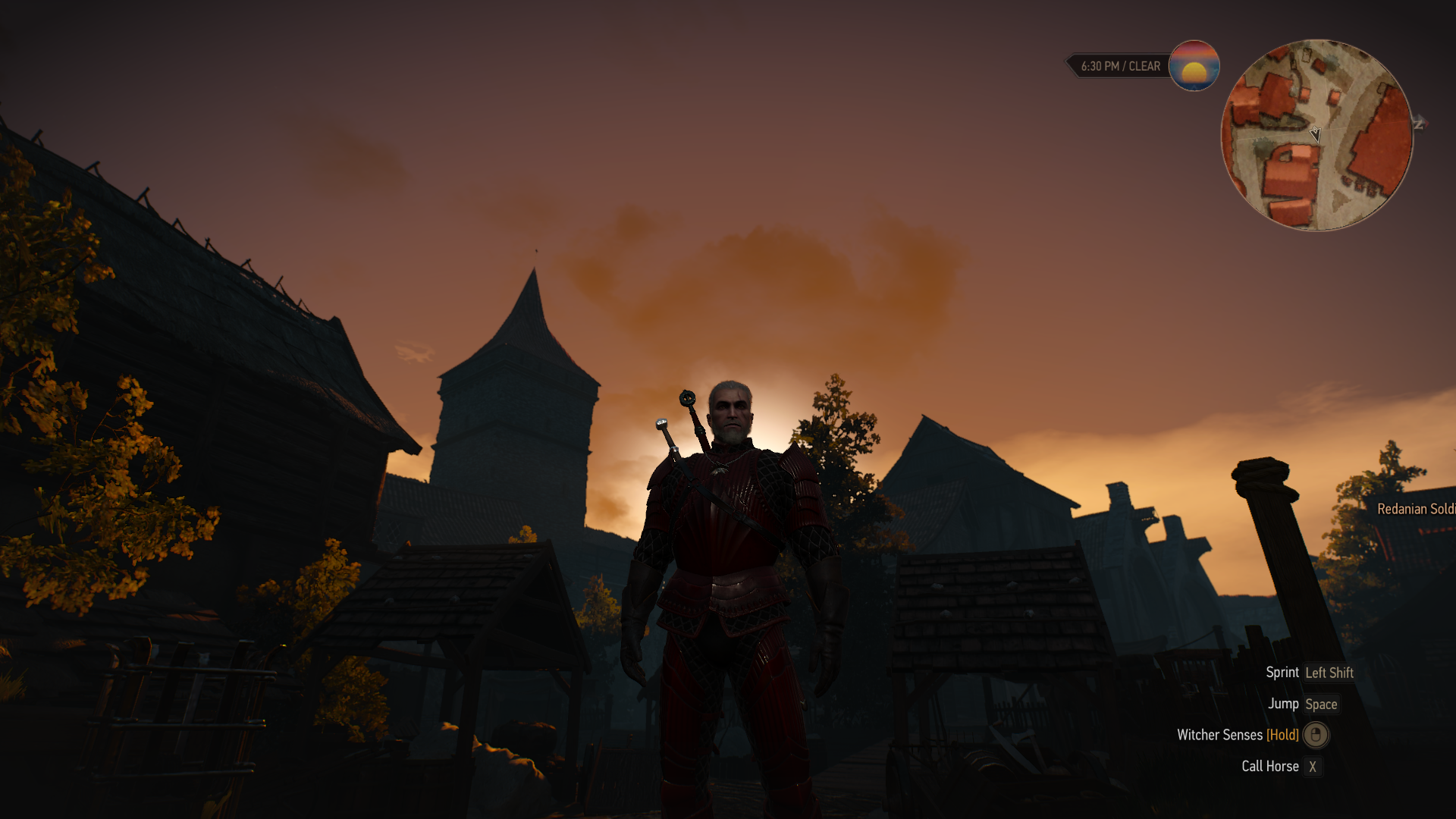Click the player arrow marker on the minimap

tap(1314, 134)
